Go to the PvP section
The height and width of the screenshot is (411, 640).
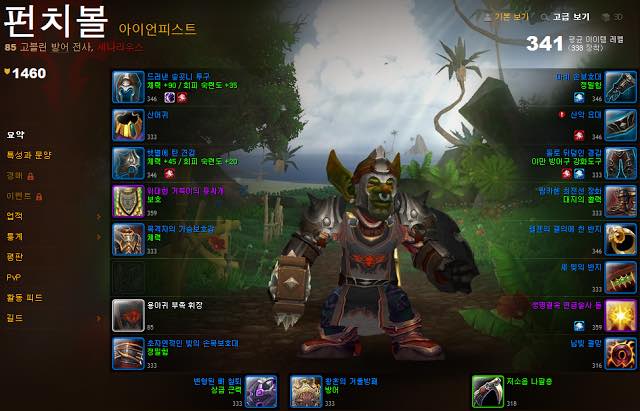coord(13,277)
